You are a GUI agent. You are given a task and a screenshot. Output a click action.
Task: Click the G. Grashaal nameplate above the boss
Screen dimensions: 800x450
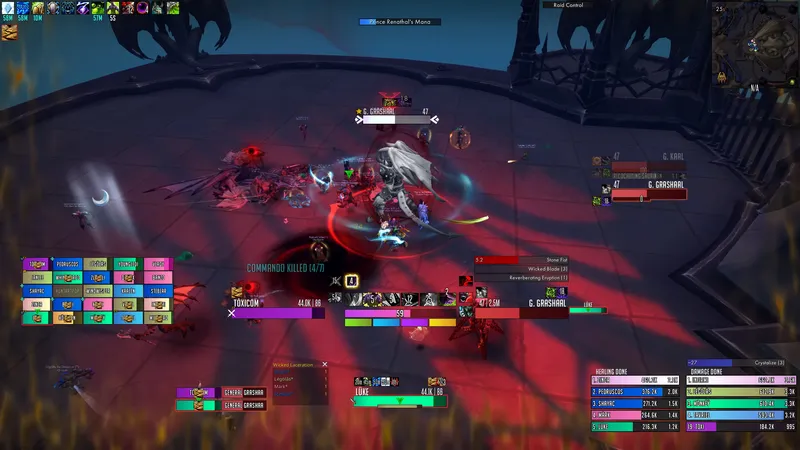390,118
